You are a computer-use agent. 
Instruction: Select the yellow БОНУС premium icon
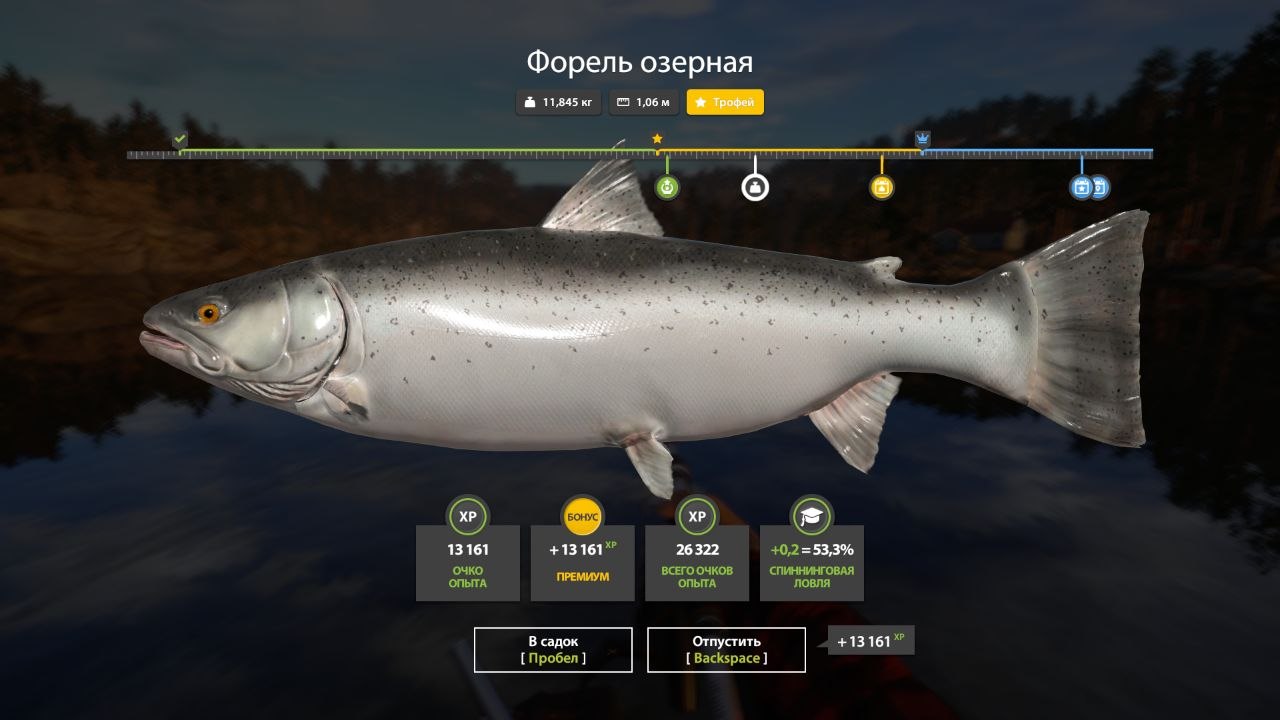coord(581,517)
